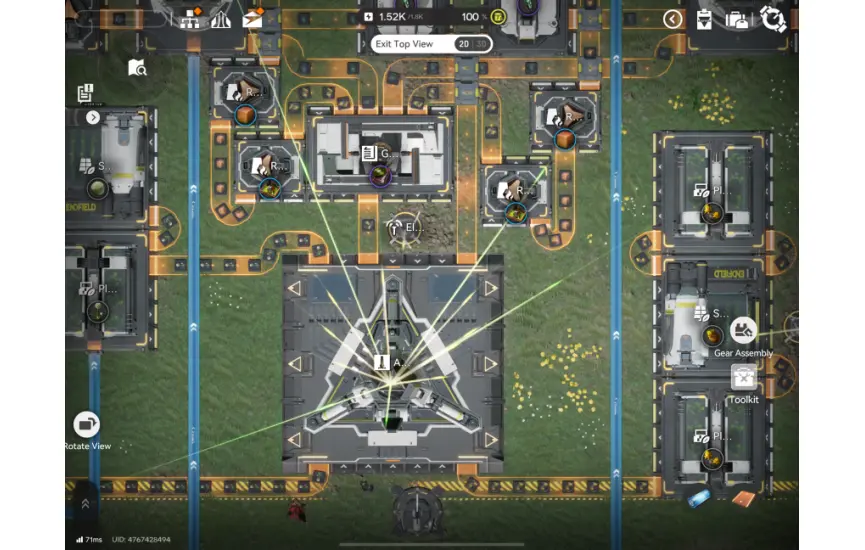Click the plus button beside the power readout
Screen dimensions: 865x550
[369, 17]
